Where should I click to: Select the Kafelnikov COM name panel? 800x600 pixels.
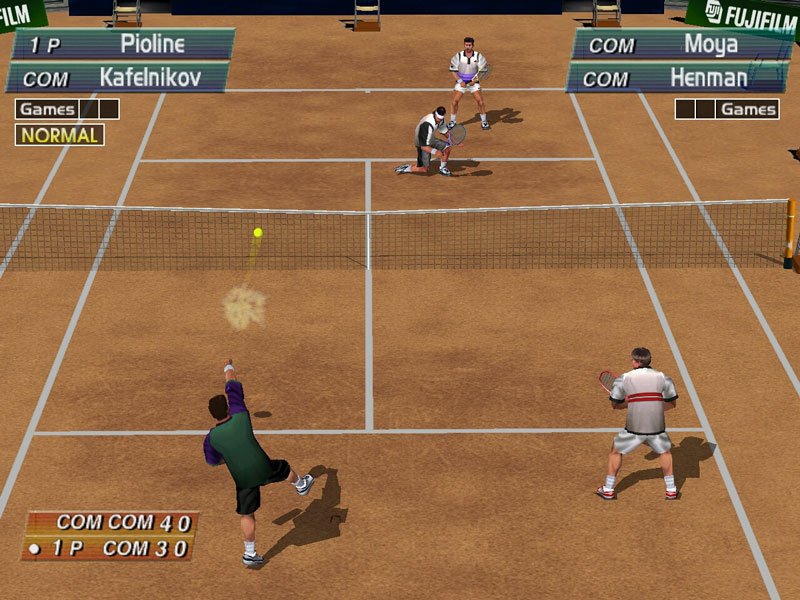coord(118,77)
